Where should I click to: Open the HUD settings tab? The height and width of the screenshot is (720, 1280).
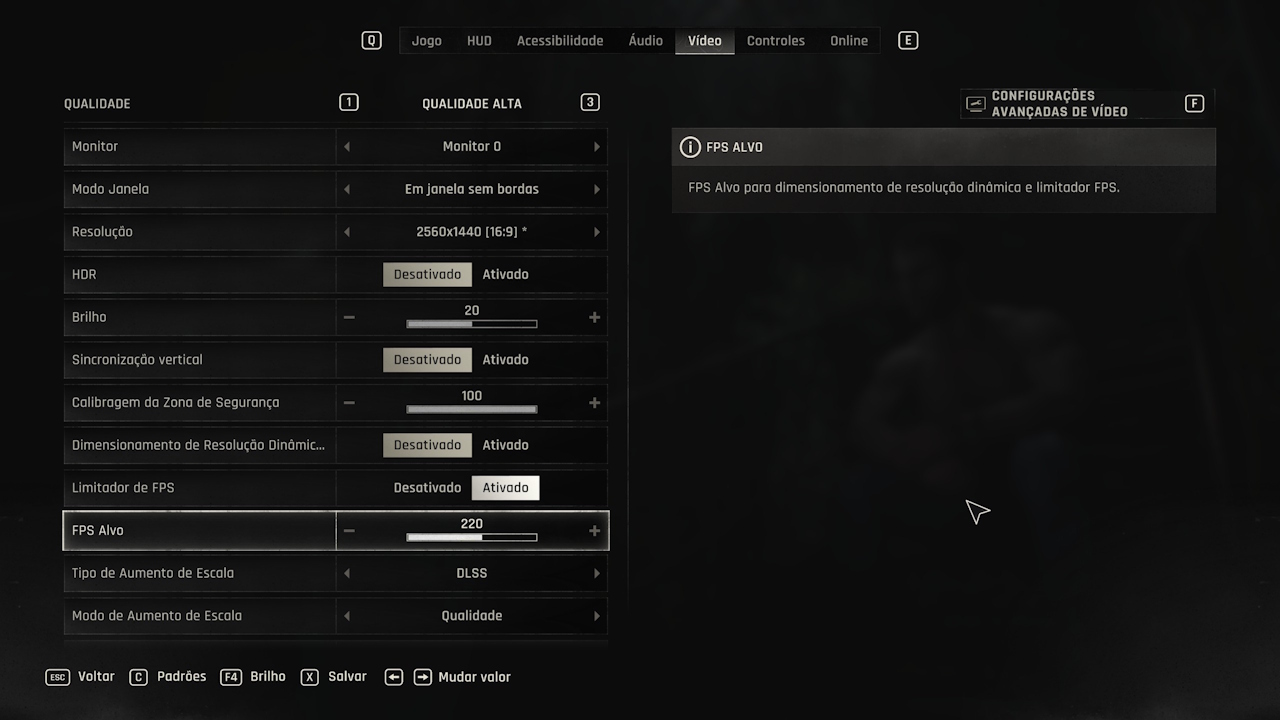tap(479, 41)
